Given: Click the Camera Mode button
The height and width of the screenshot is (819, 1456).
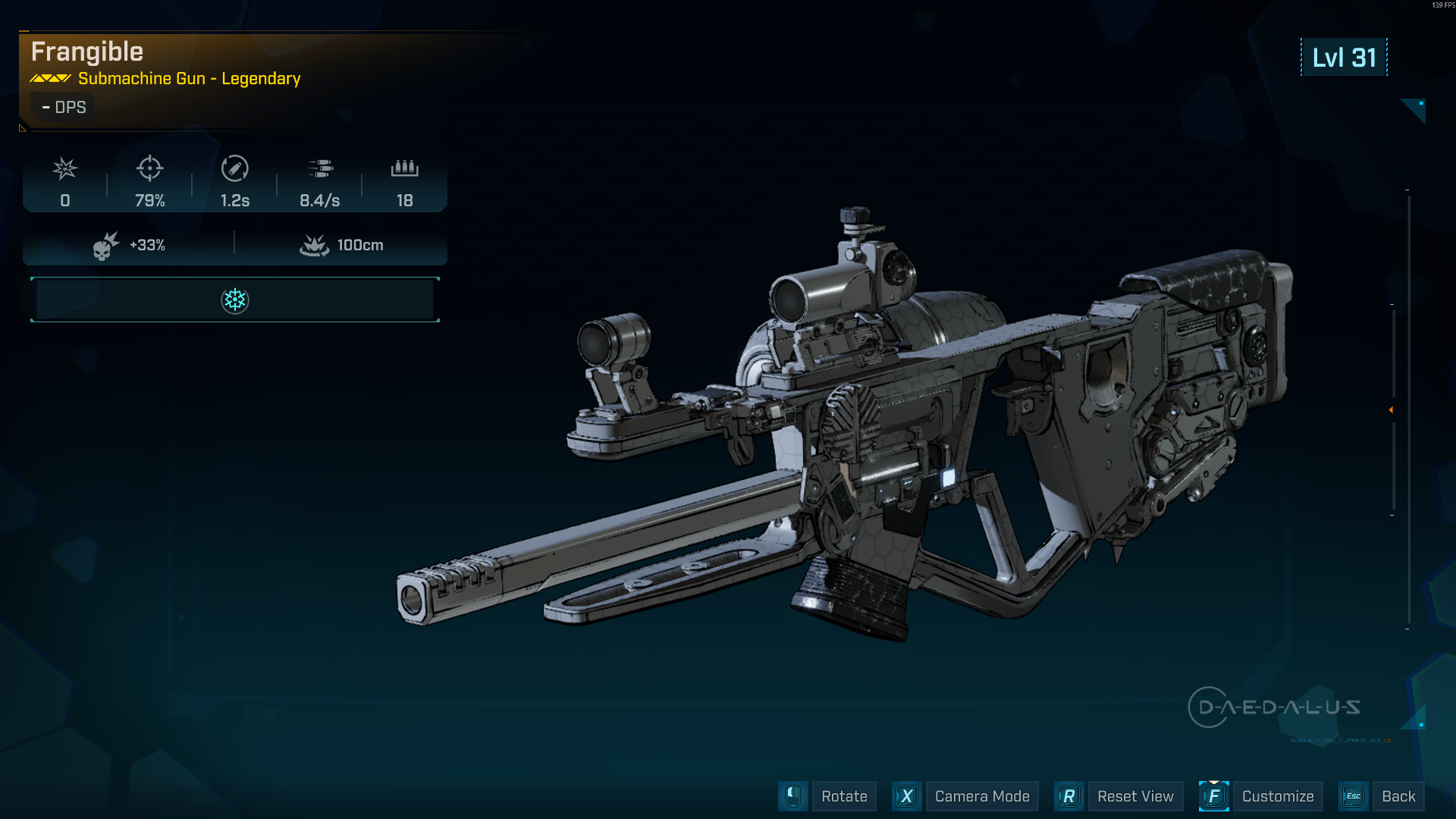Looking at the screenshot, I should click(x=982, y=796).
